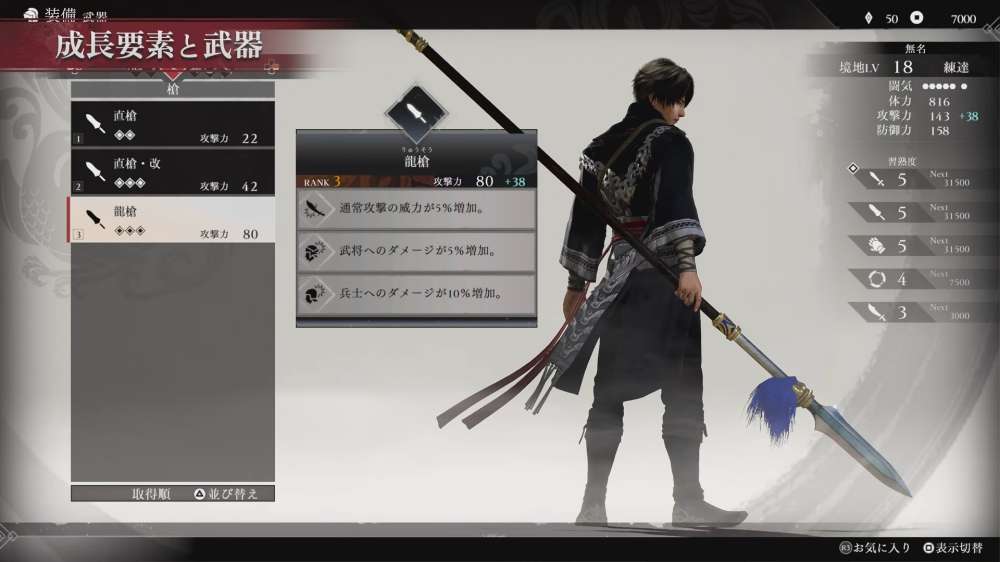Click the 取得順 並び替え sort bar
1000x562 pixels.
coord(172,493)
